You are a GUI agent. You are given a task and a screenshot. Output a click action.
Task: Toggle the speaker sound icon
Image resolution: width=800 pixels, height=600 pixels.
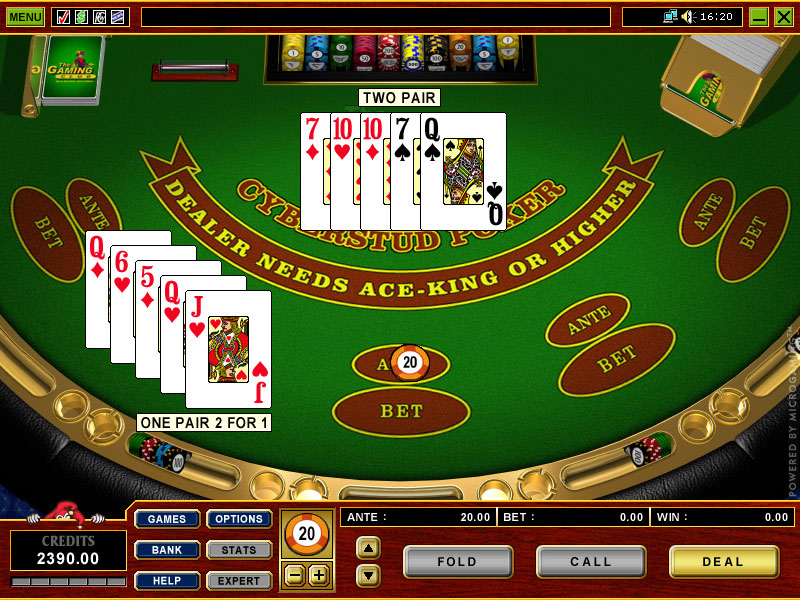688,17
